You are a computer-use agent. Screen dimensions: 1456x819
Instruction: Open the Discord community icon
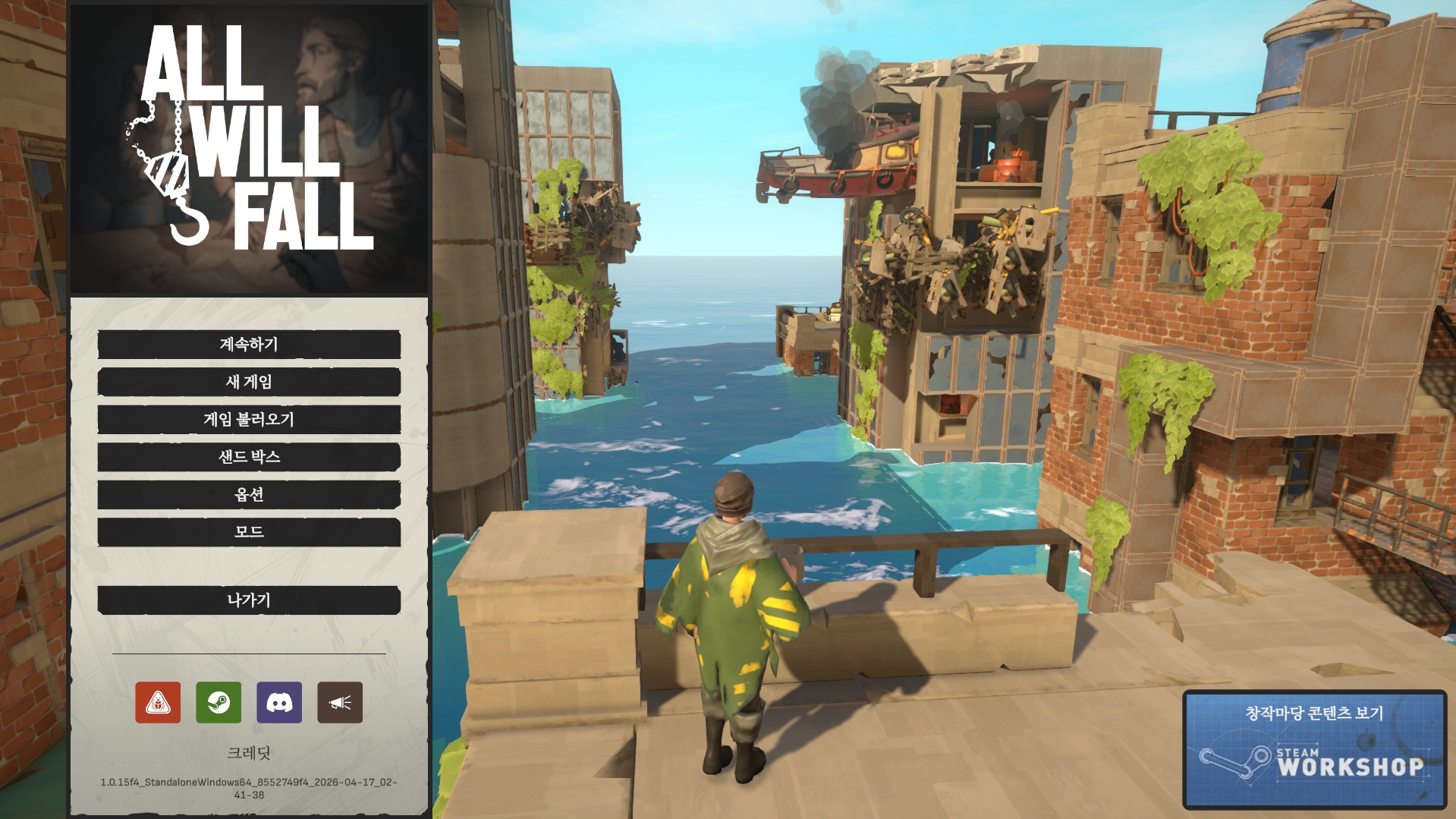(x=279, y=702)
